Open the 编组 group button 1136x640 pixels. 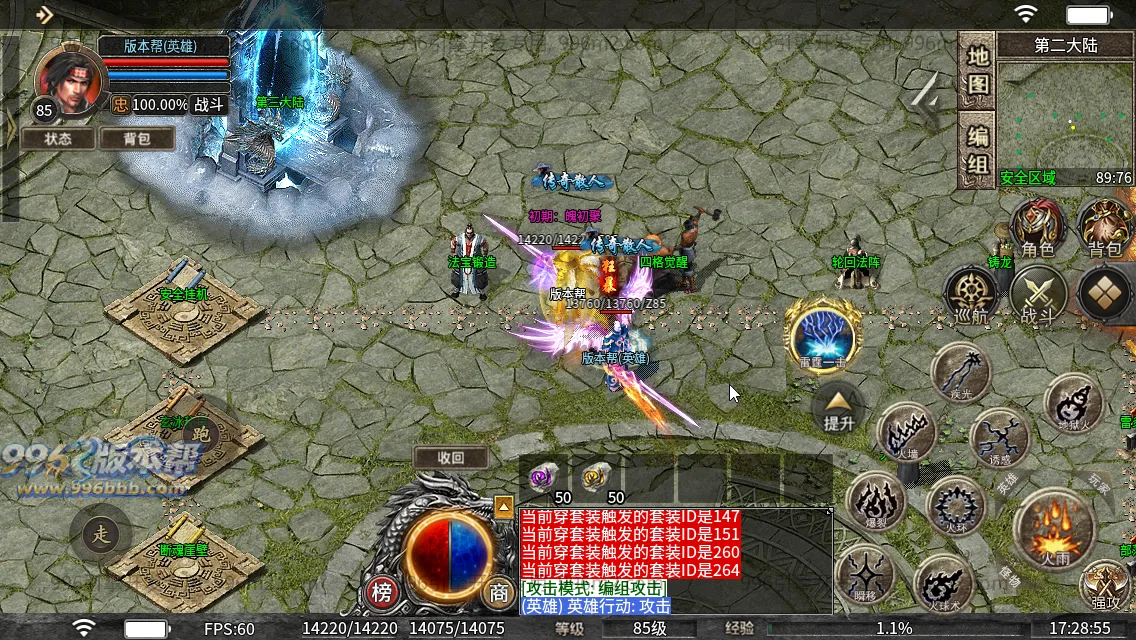976,149
